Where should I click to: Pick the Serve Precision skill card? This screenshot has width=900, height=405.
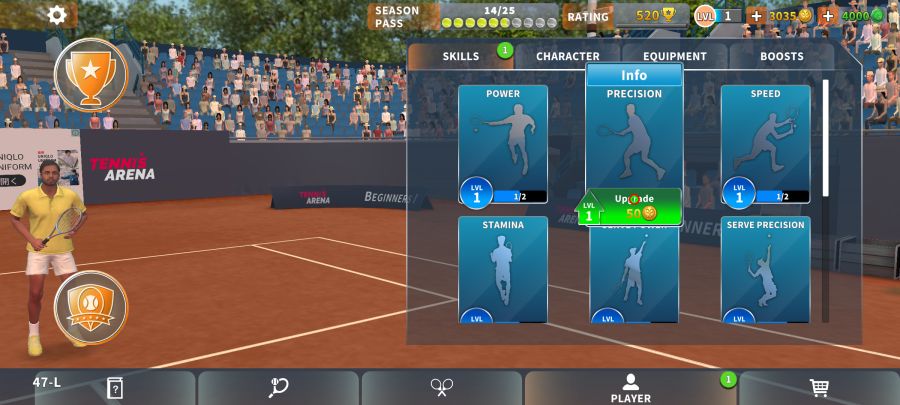point(765,268)
